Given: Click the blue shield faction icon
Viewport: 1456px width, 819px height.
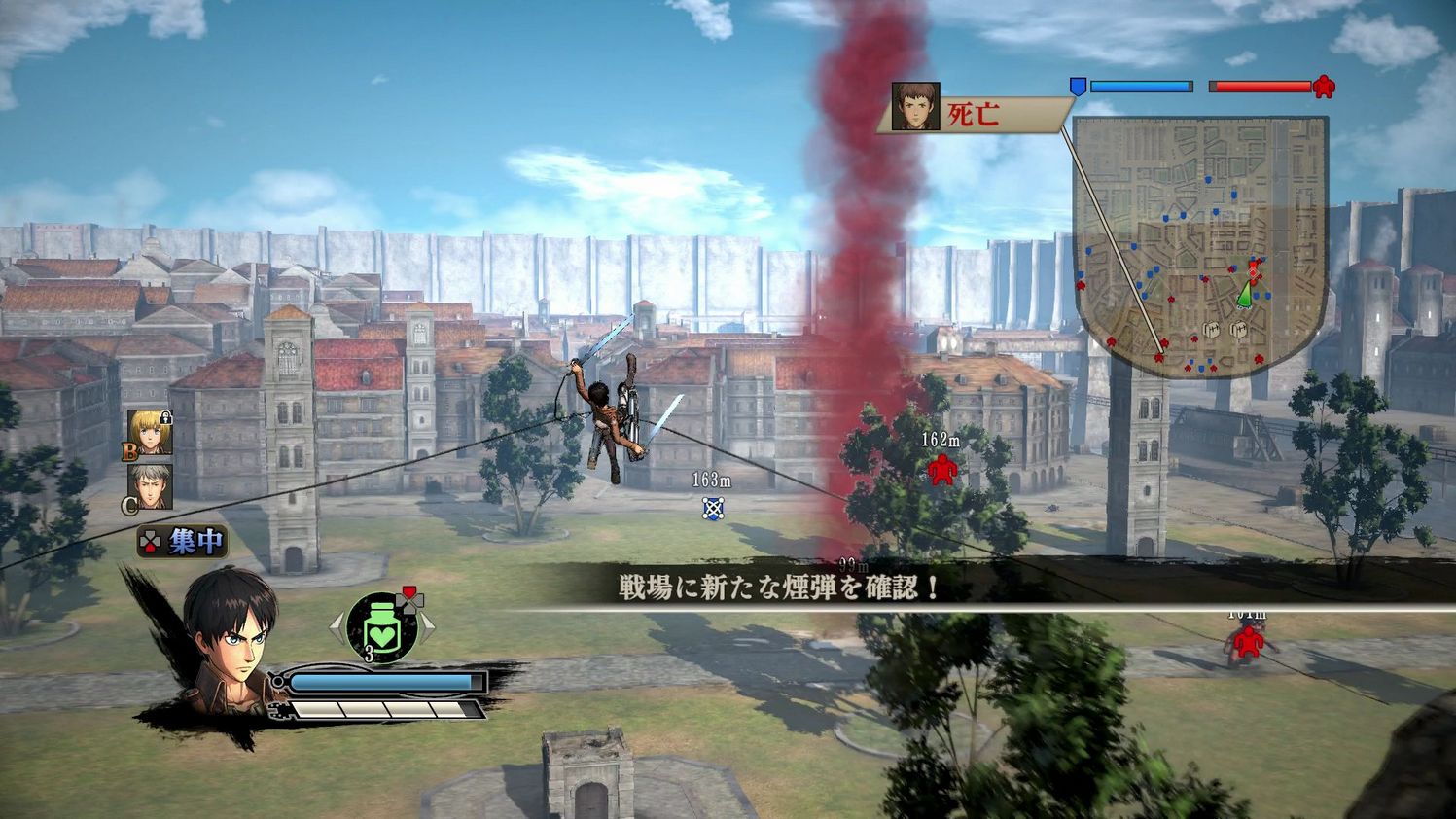Looking at the screenshot, I should click(1076, 86).
